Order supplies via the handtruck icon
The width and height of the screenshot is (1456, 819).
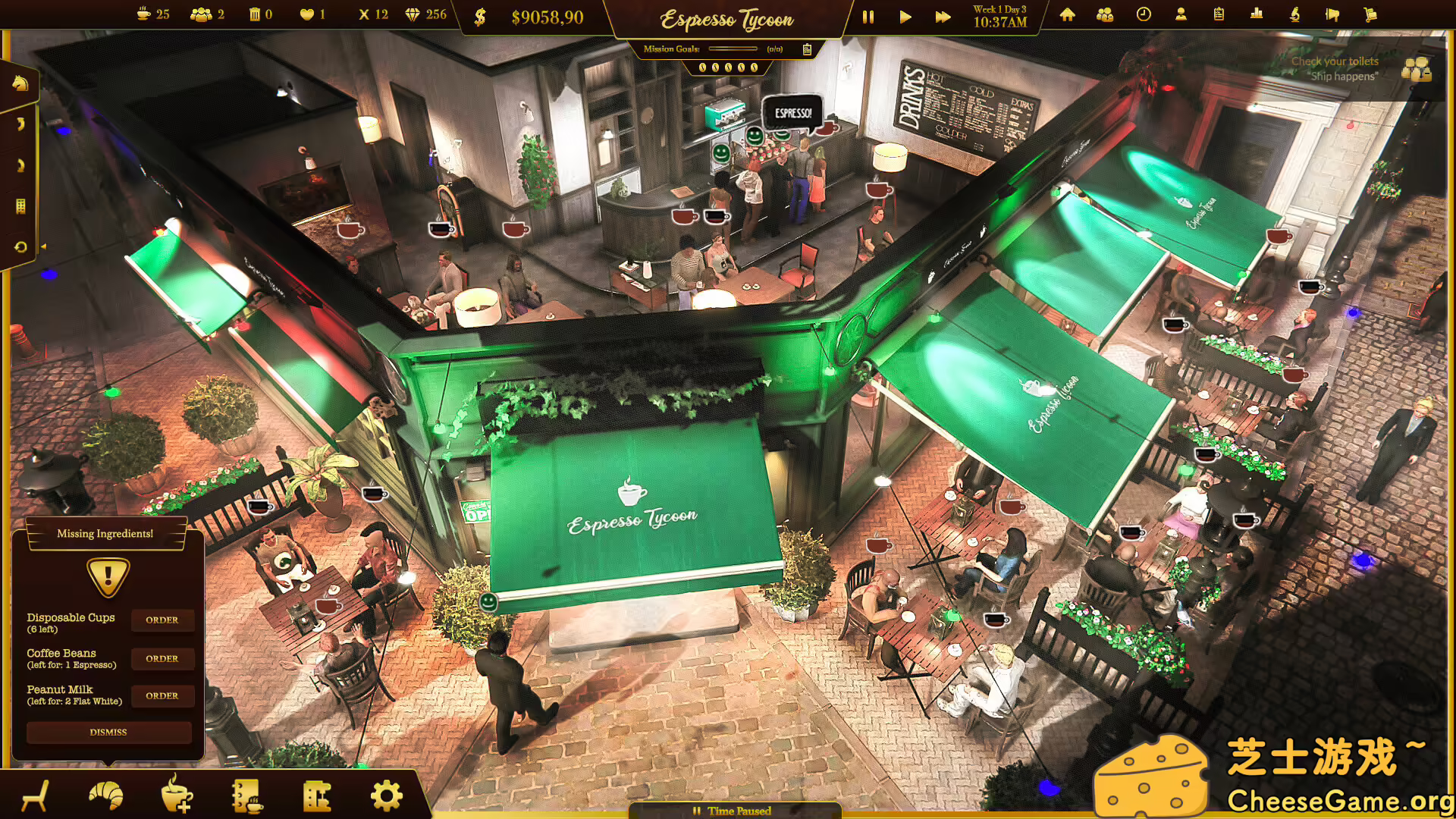click(x=1371, y=14)
